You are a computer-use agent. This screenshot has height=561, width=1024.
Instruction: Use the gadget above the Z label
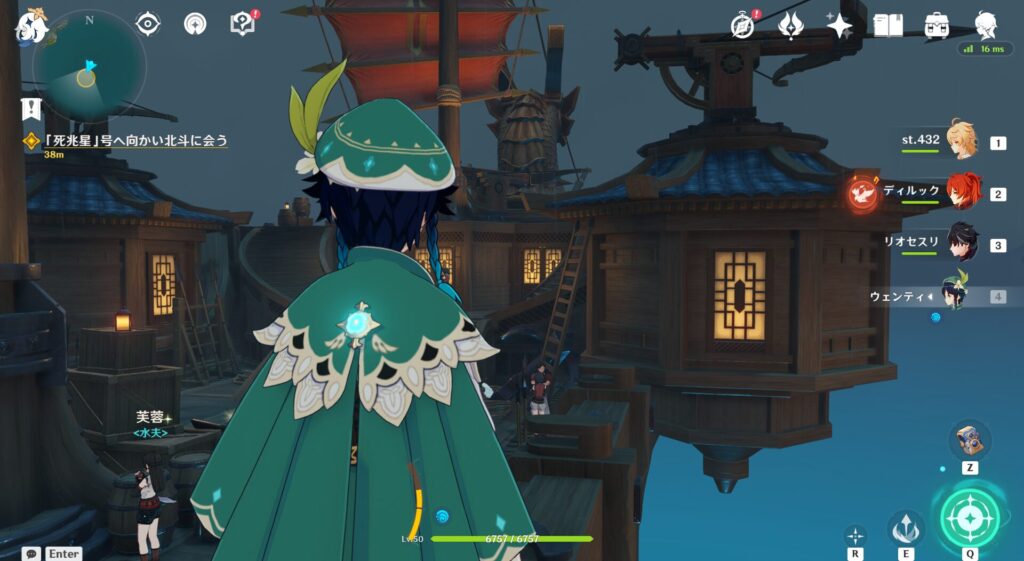click(x=970, y=438)
